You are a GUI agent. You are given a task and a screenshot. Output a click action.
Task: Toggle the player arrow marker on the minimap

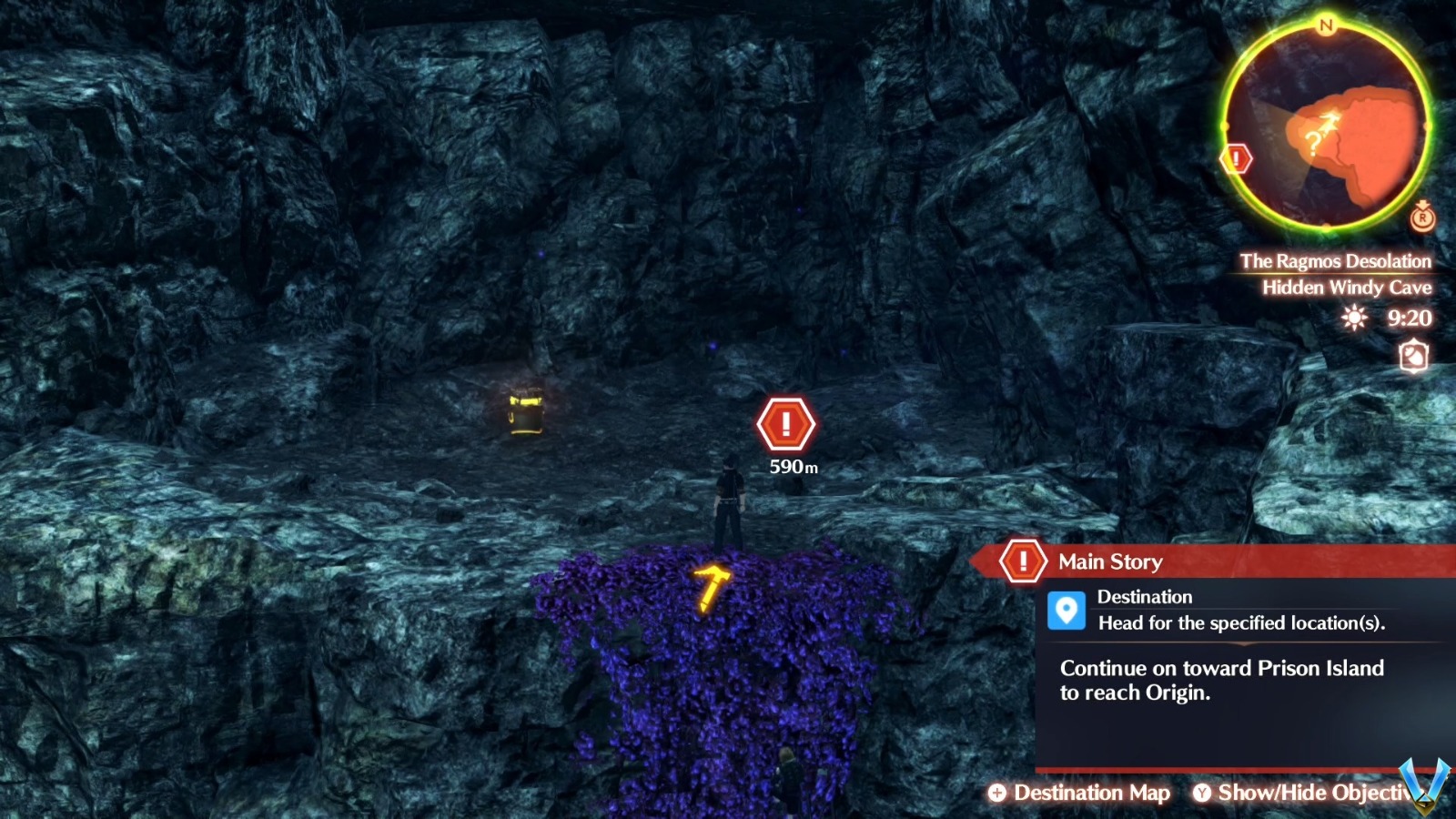(1328, 119)
